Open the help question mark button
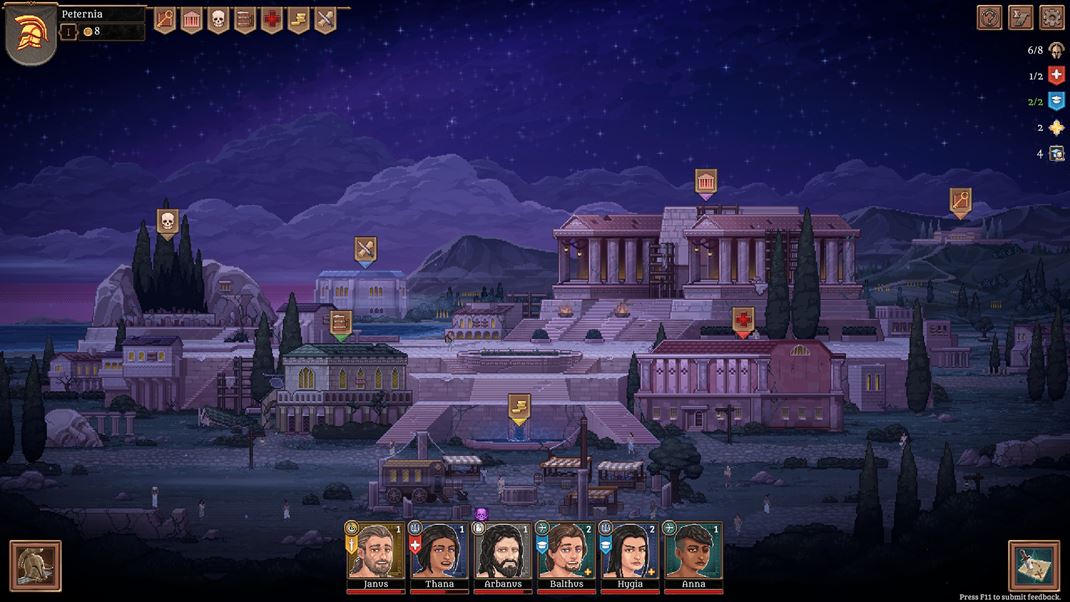Viewport: 1070px width, 602px height. tap(989, 17)
